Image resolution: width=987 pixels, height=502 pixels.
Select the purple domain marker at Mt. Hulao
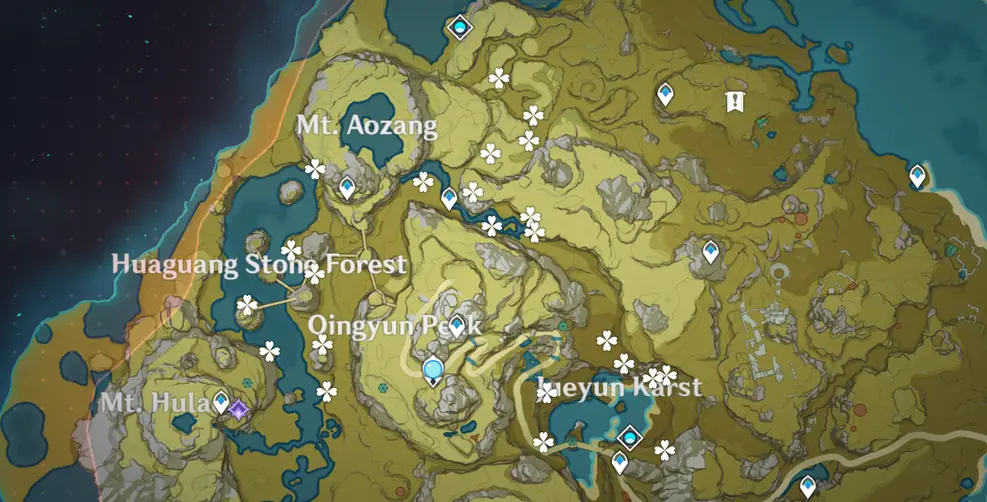[238, 409]
